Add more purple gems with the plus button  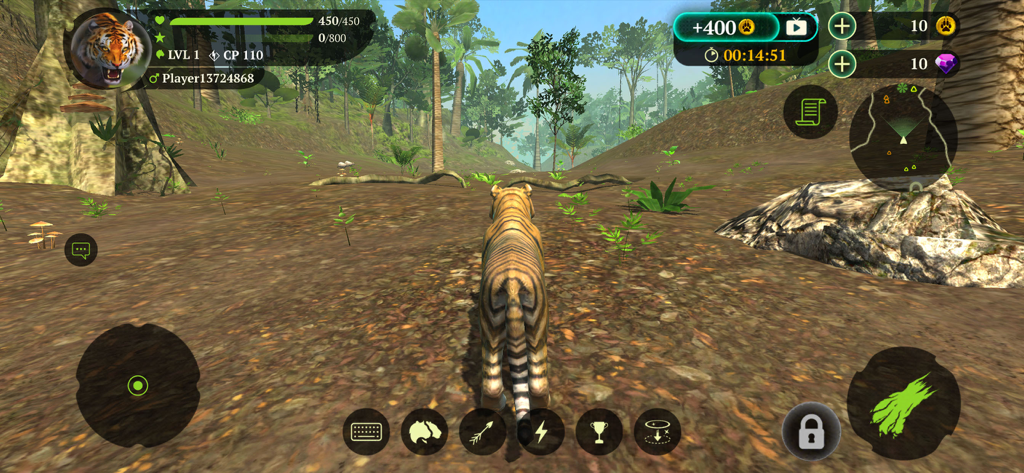coord(842,65)
